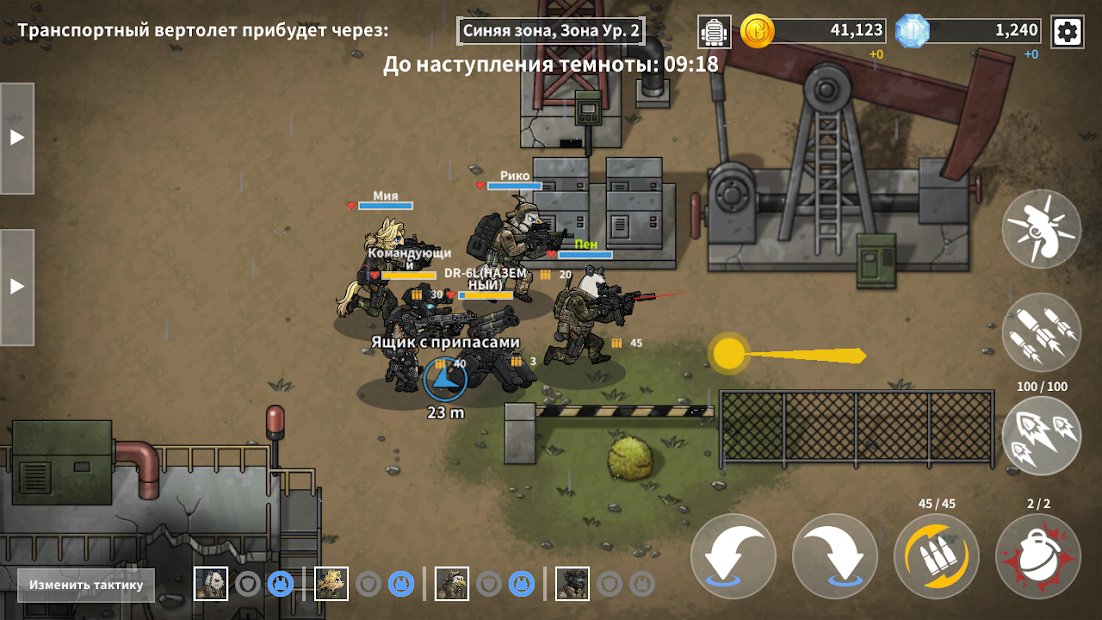
Task: Click the "Изменить тактику" button
Action: tap(86, 585)
